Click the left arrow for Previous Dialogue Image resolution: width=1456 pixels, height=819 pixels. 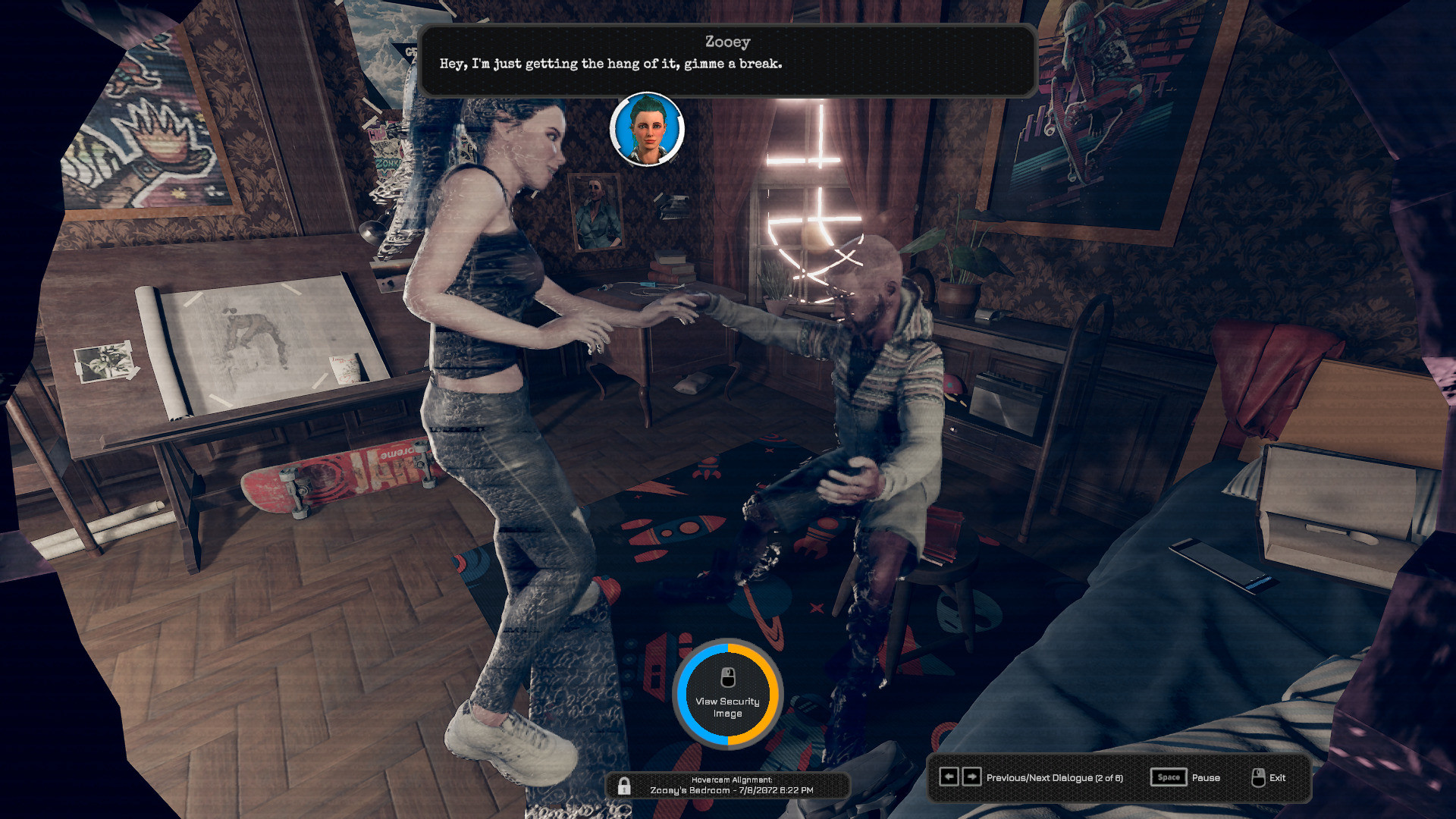click(950, 777)
